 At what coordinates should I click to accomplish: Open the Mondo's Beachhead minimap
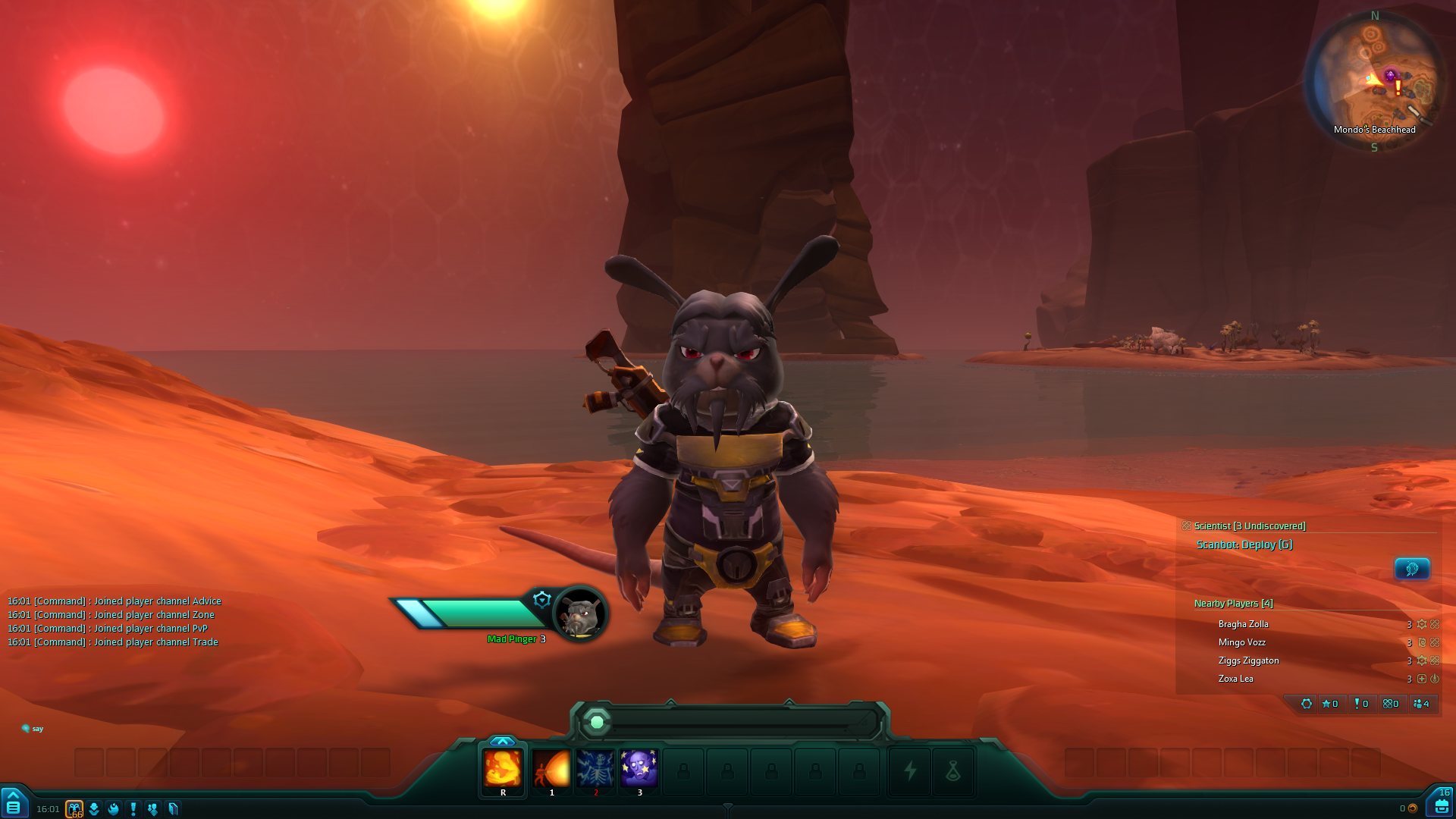(1374, 80)
